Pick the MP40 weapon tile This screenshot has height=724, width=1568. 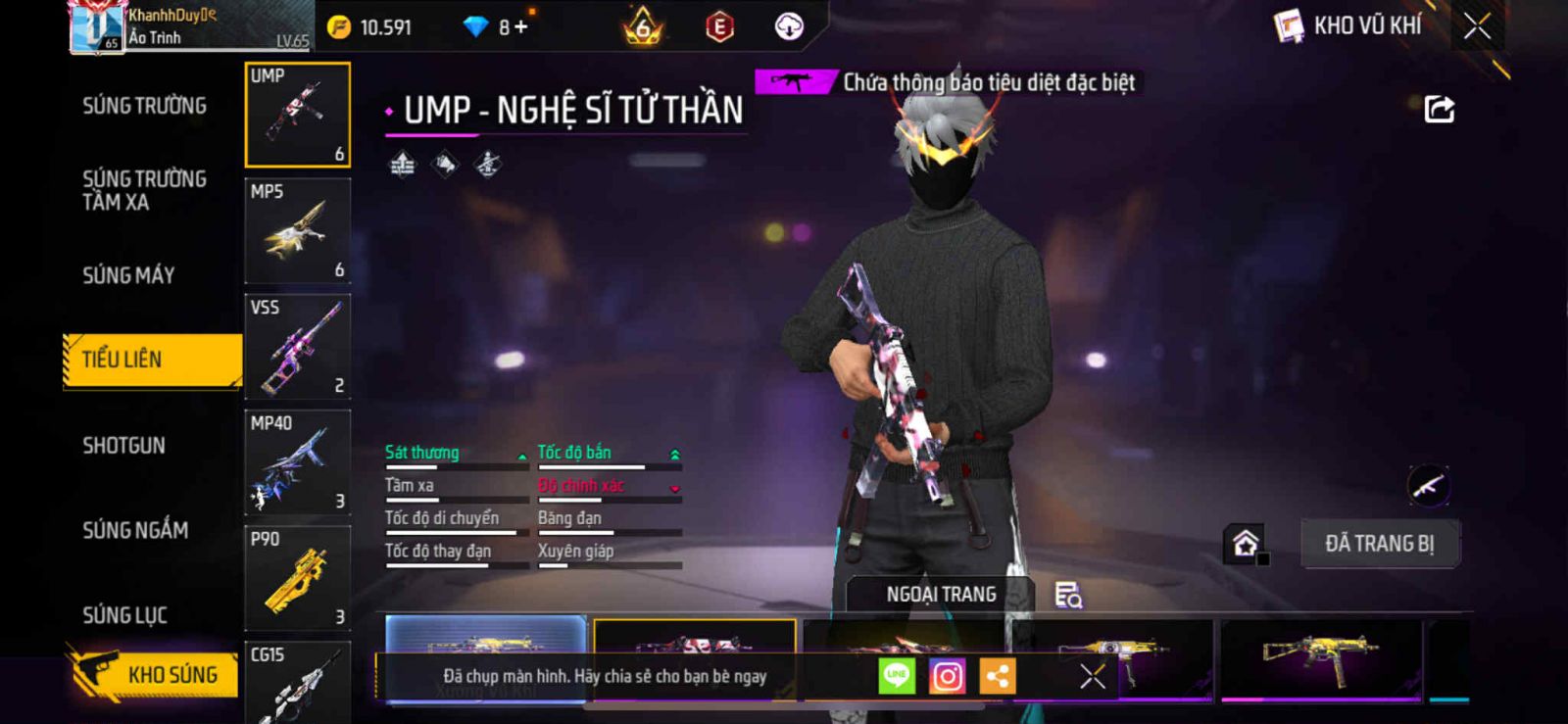(x=298, y=462)
